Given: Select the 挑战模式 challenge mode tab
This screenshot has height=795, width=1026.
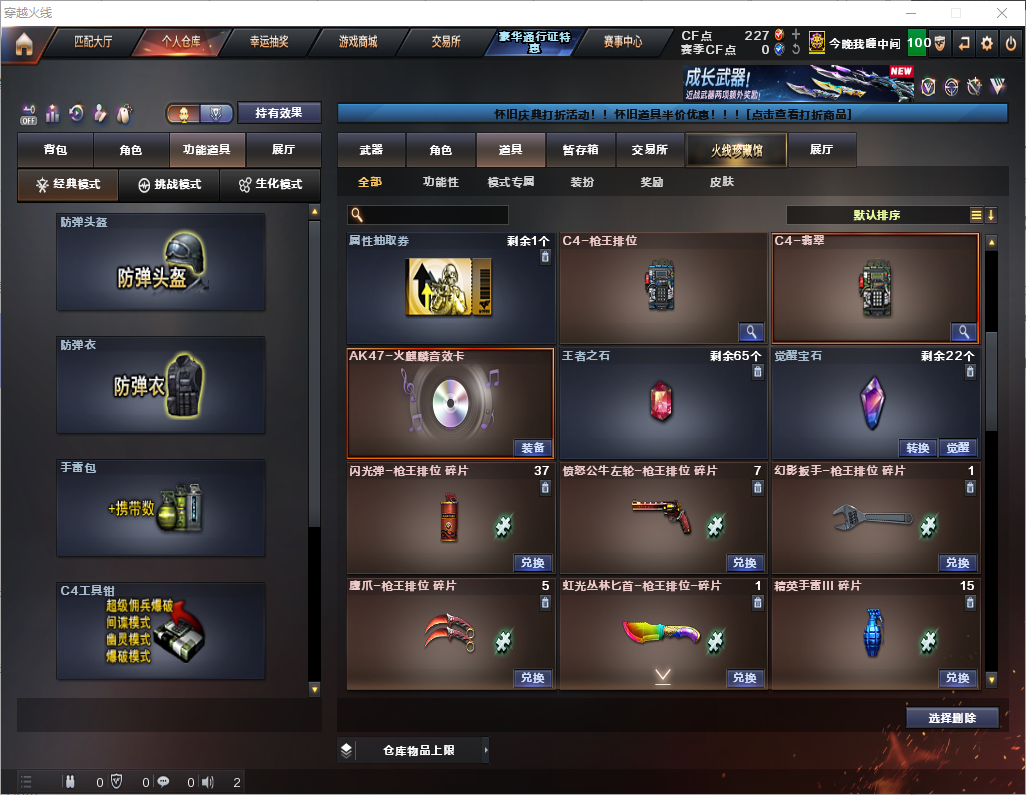Looking at the screenshot, I should click(x=170, y=185).
